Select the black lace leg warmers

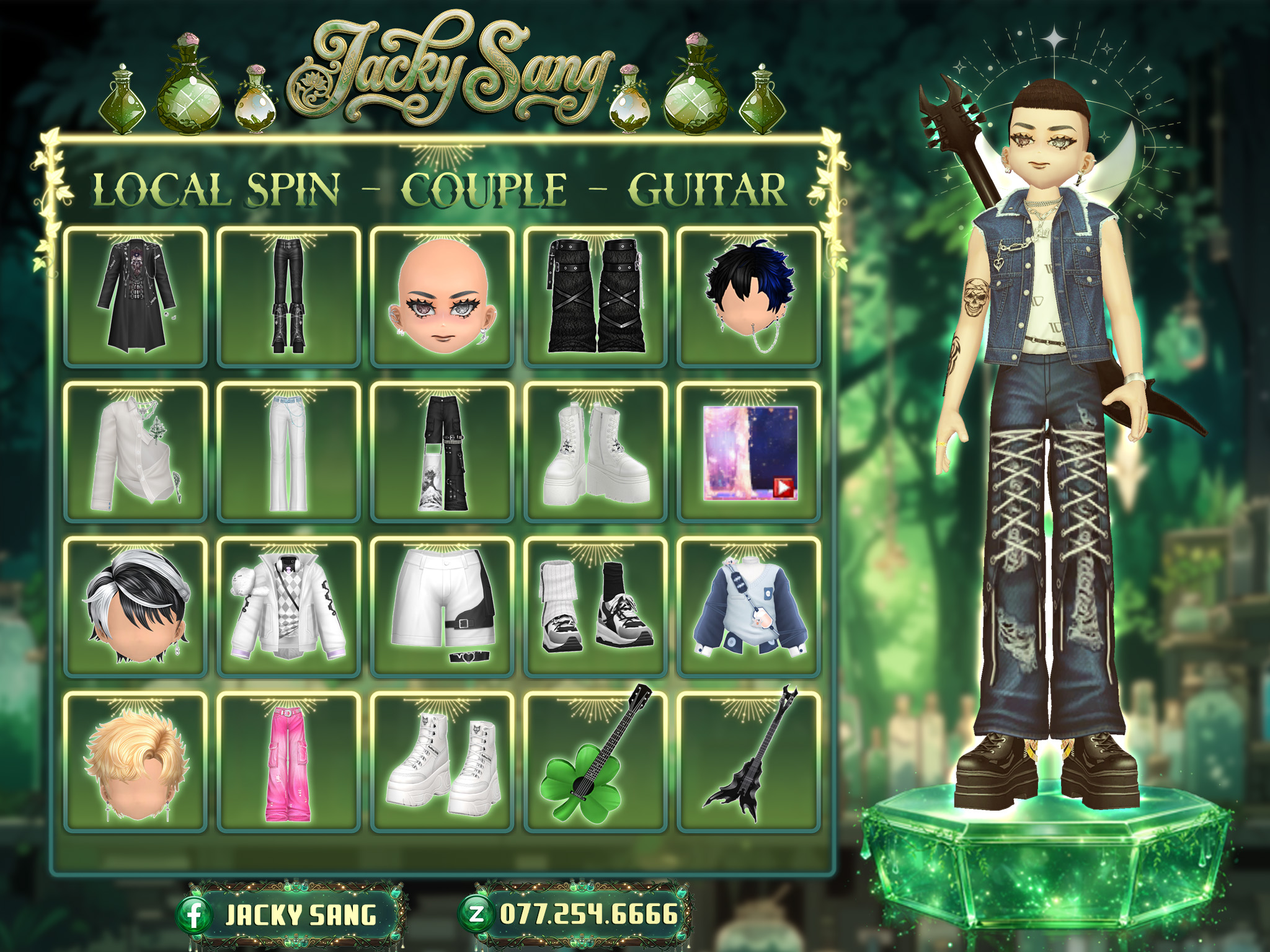[x=595, y=297]
